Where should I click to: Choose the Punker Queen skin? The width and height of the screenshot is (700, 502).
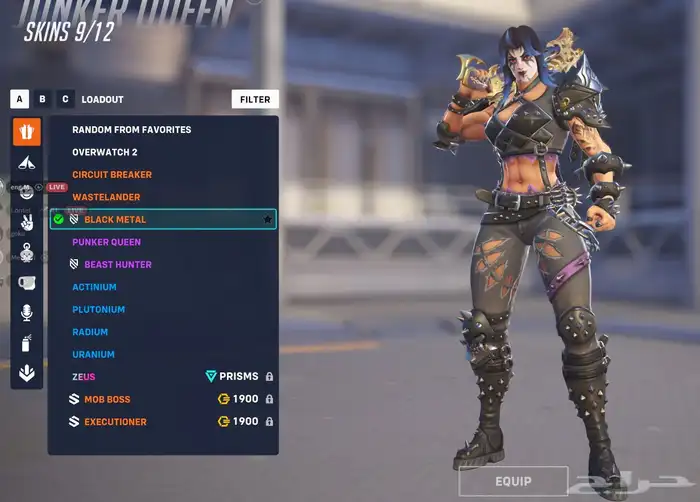pyautogui.click(x=106, y=242)
